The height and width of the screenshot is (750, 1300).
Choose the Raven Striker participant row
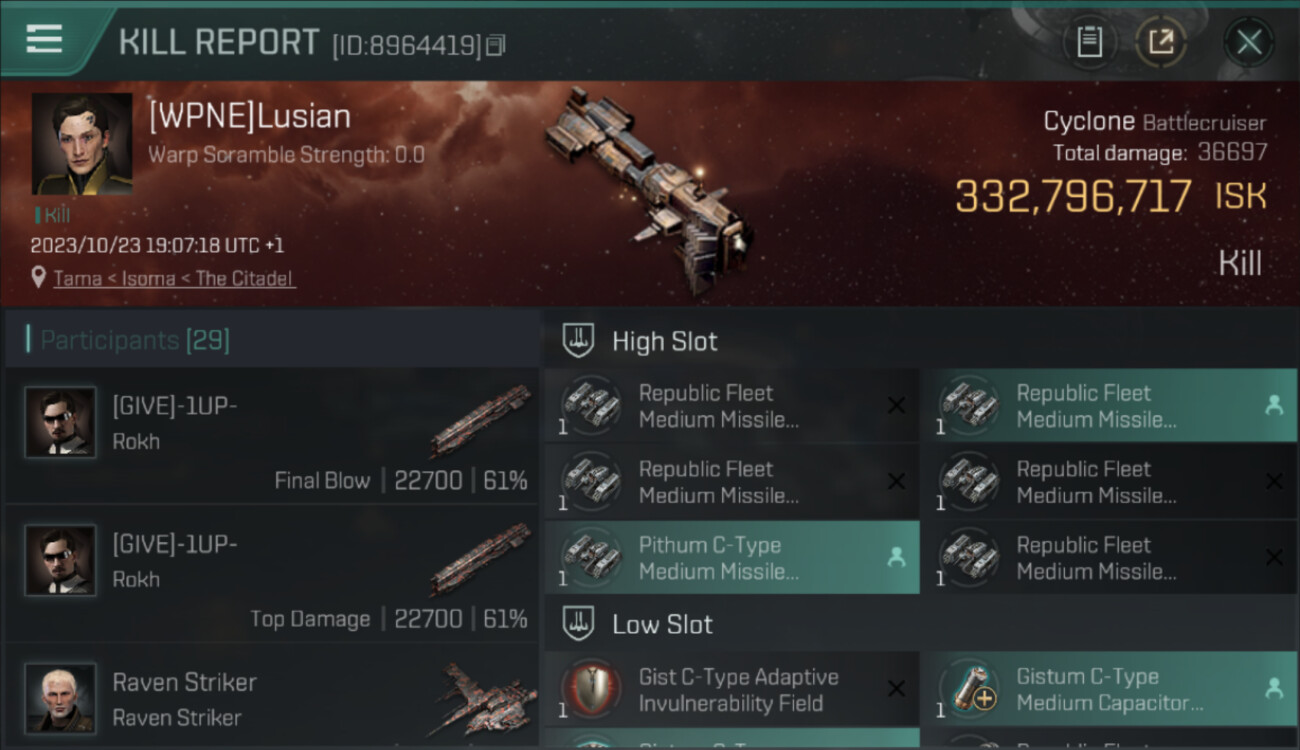(272, 698)
